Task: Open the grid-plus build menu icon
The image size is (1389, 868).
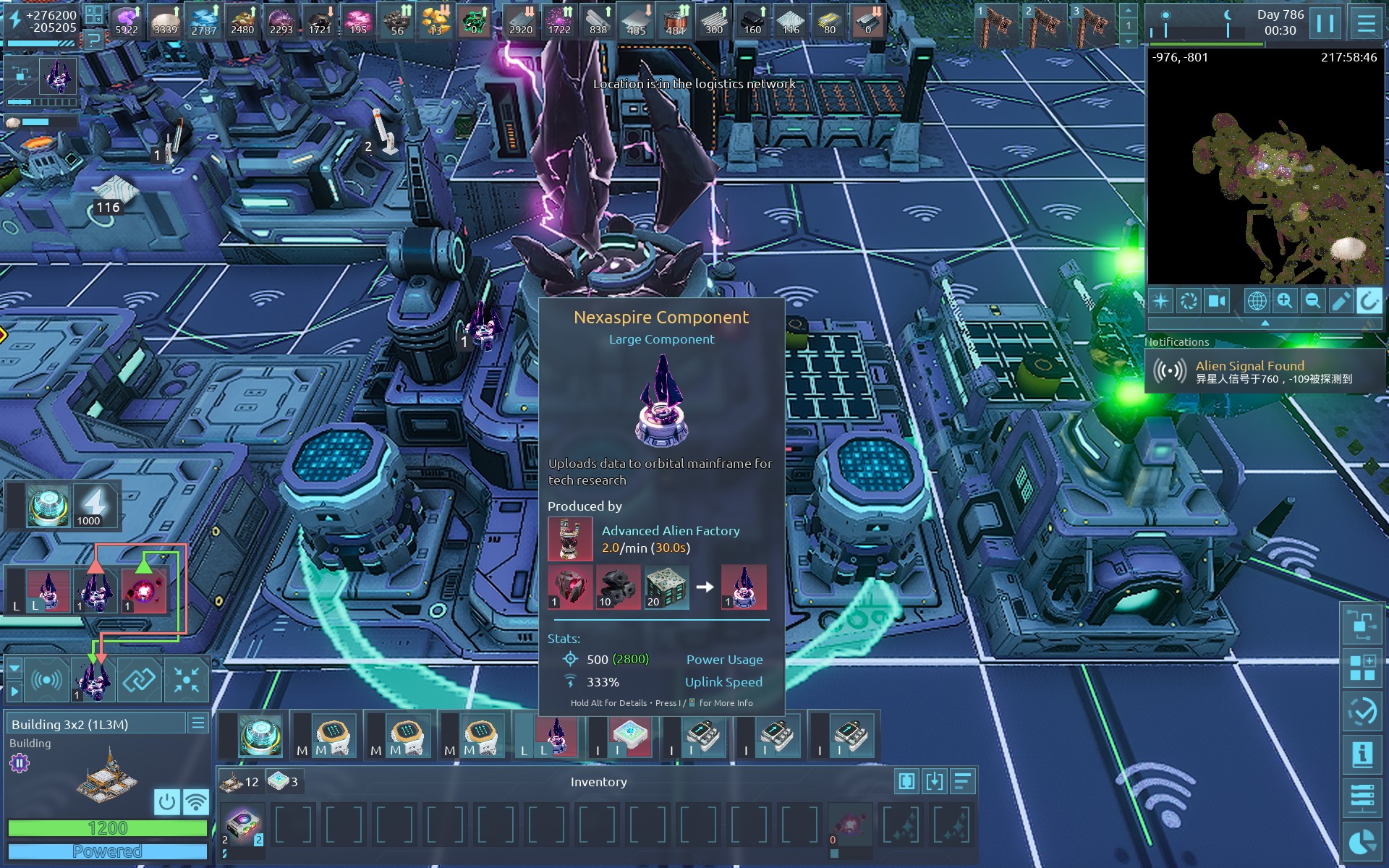Action: (1362, 667)
